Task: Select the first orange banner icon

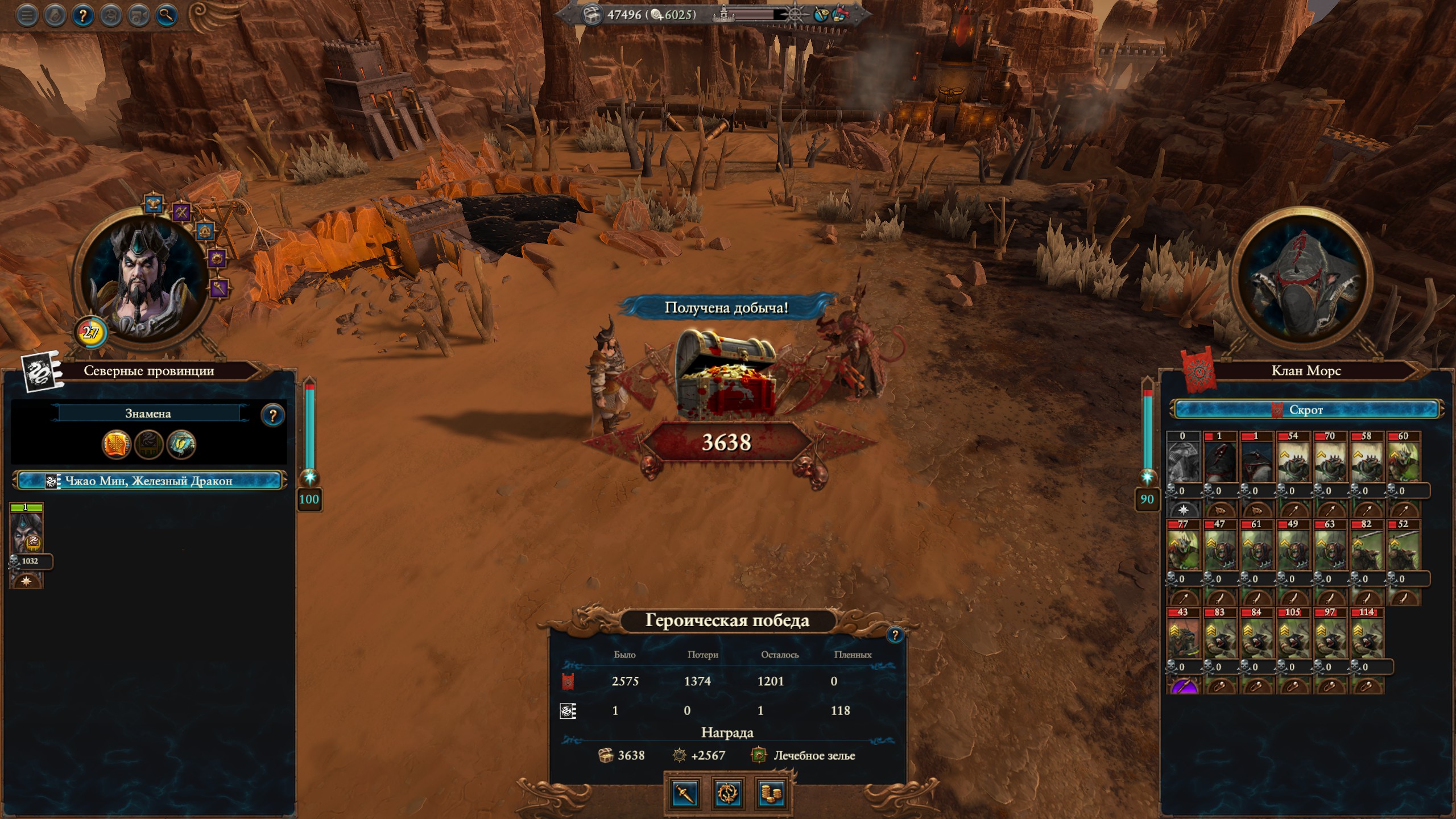Action: (116, 444)
